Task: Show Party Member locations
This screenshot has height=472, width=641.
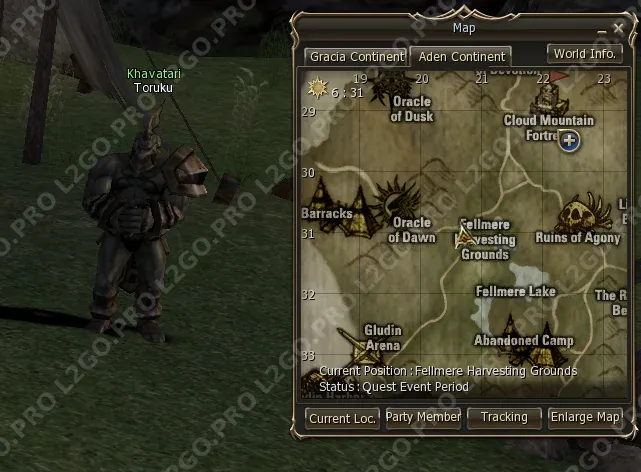Action: 423,416
